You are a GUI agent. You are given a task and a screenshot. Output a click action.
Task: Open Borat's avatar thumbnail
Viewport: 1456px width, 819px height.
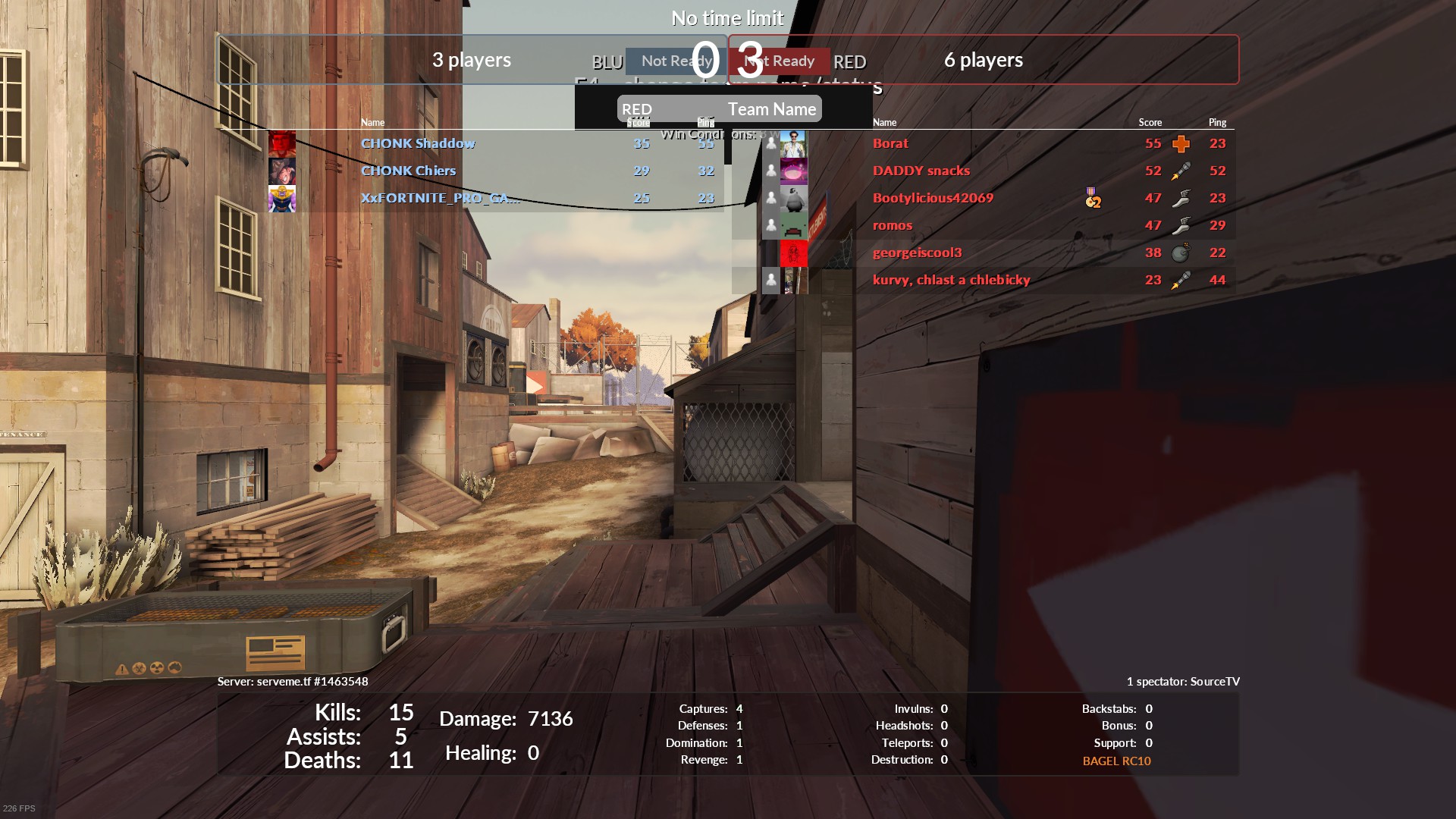(x=793, y=143)
